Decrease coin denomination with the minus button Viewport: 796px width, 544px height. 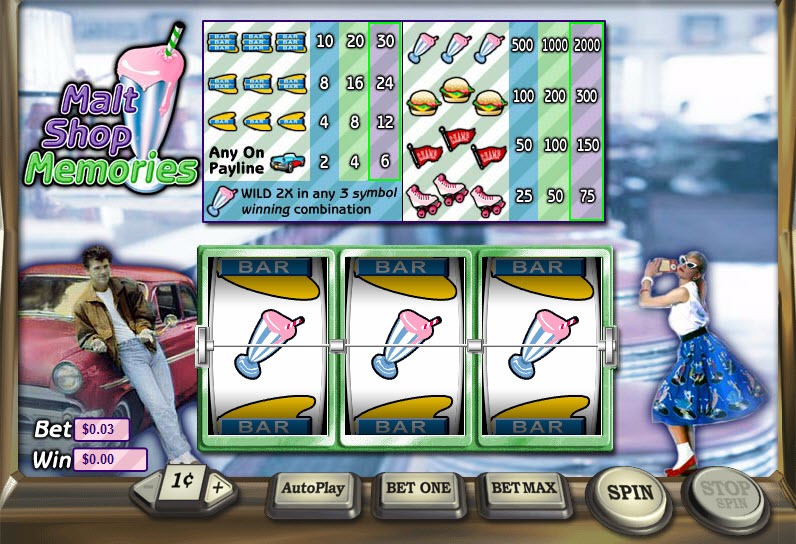click(x=146, y=489)
